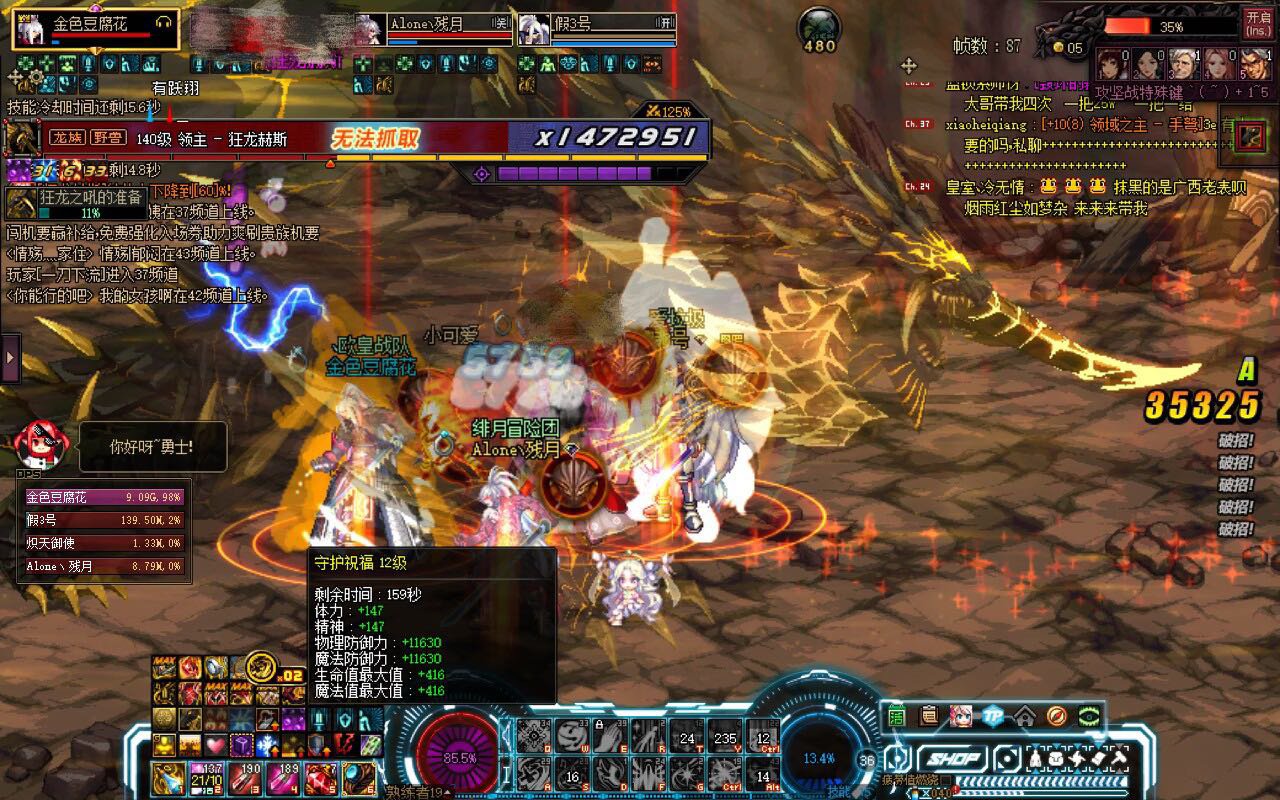Toggle the green eye icon
This screenshot has height=800, width=1280.
coord(1088,716)
